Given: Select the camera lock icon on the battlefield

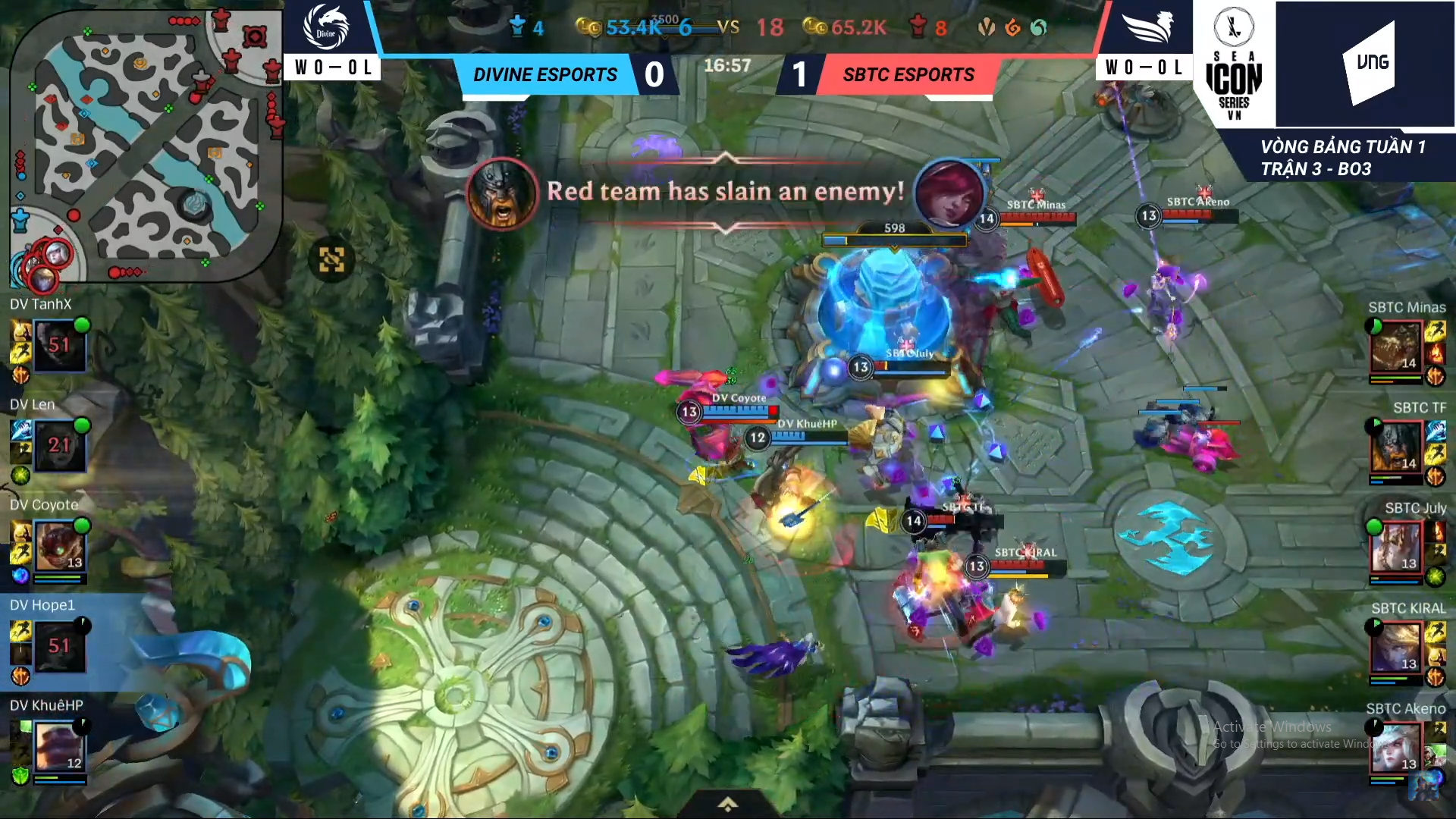Looking at the screenshot, I should pos(332,259).
